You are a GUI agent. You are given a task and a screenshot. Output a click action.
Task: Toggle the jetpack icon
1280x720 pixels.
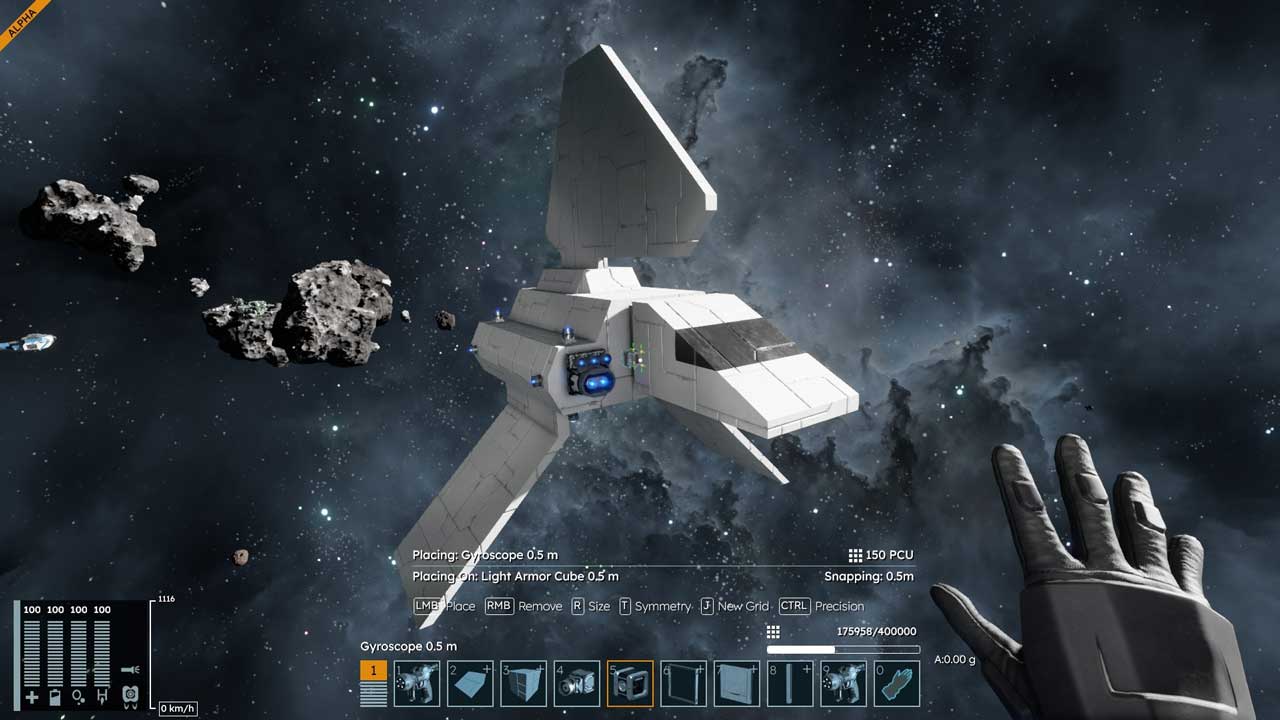129,694
